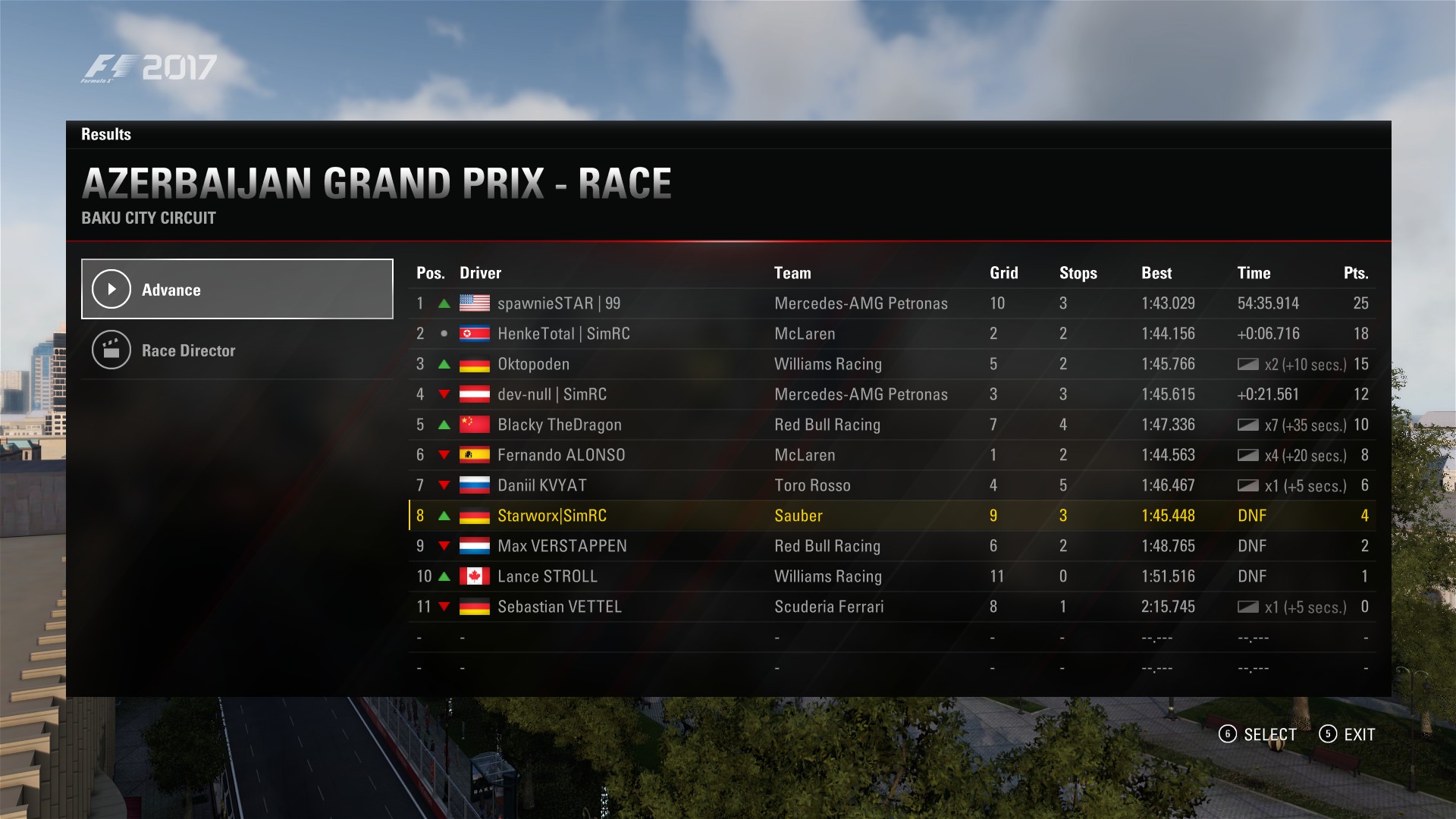This screenshot has height=819, width=1456.
Task: Select the Advance menu option
Action: coord(237,289)
